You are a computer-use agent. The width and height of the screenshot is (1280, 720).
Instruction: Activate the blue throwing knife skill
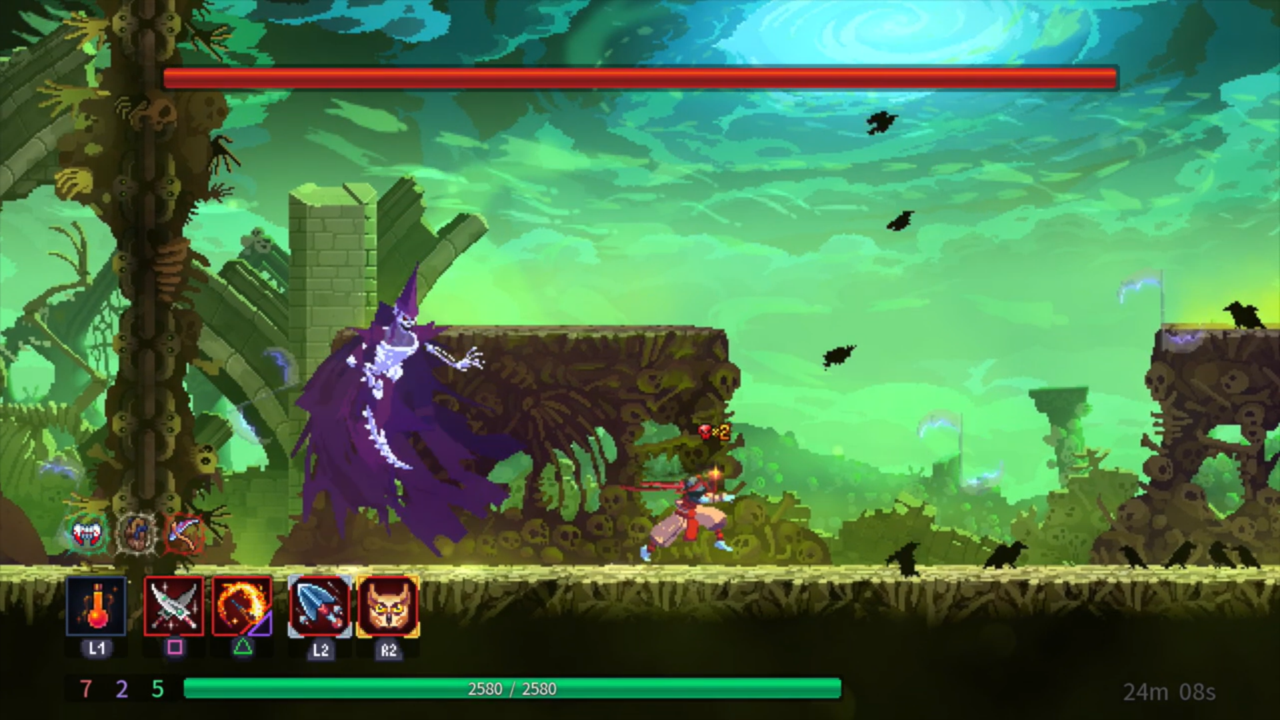[x=320, y=606]
